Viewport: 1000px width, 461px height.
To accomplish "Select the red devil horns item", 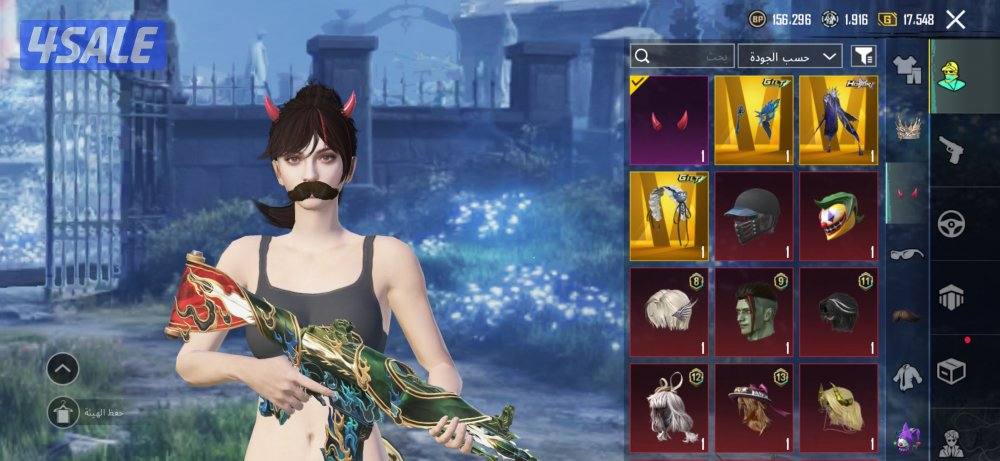I will (x=669, y=119).
